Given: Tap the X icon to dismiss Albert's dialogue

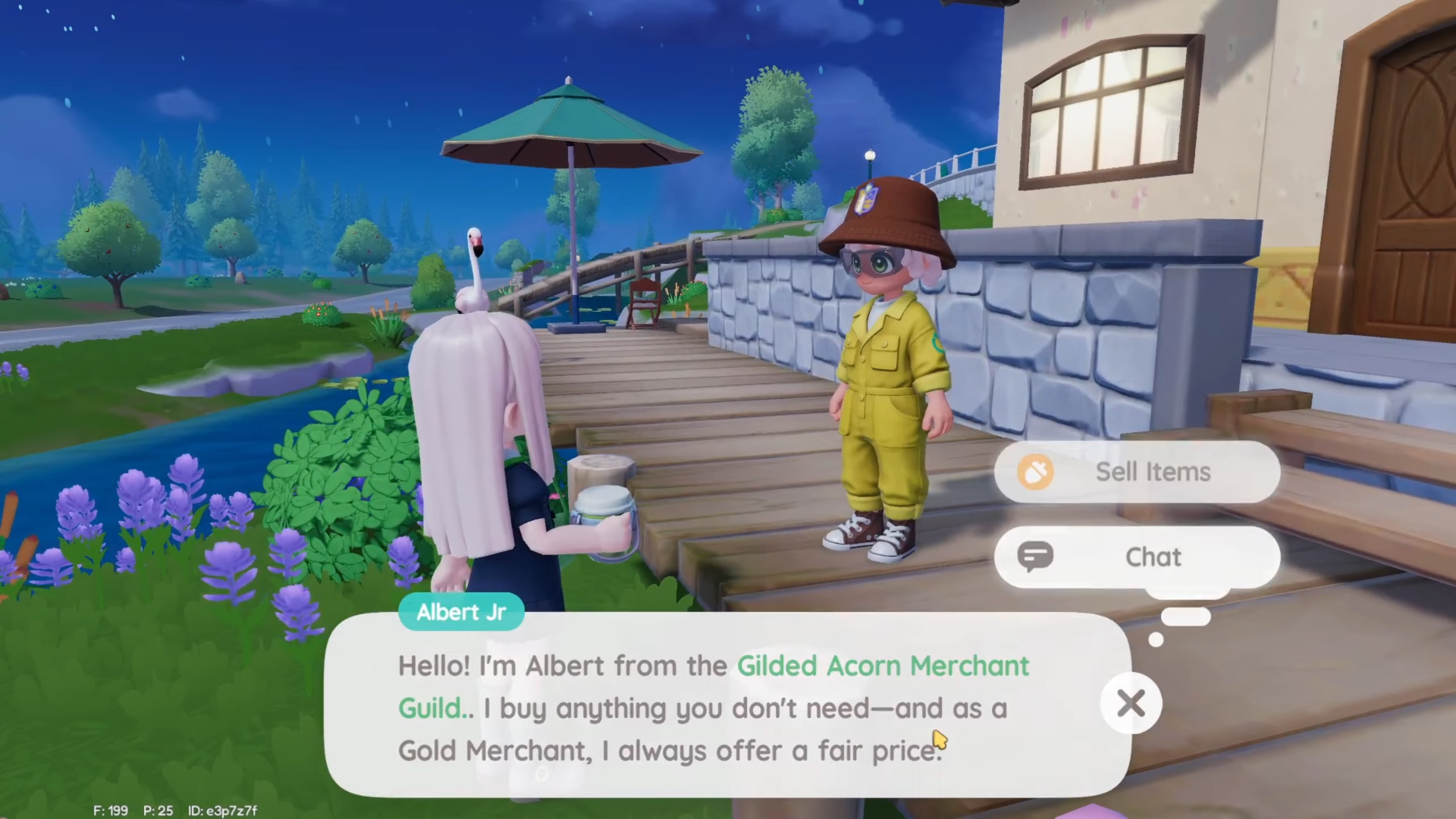Looking at the screenshot, I should click(x=1131, y=704).
